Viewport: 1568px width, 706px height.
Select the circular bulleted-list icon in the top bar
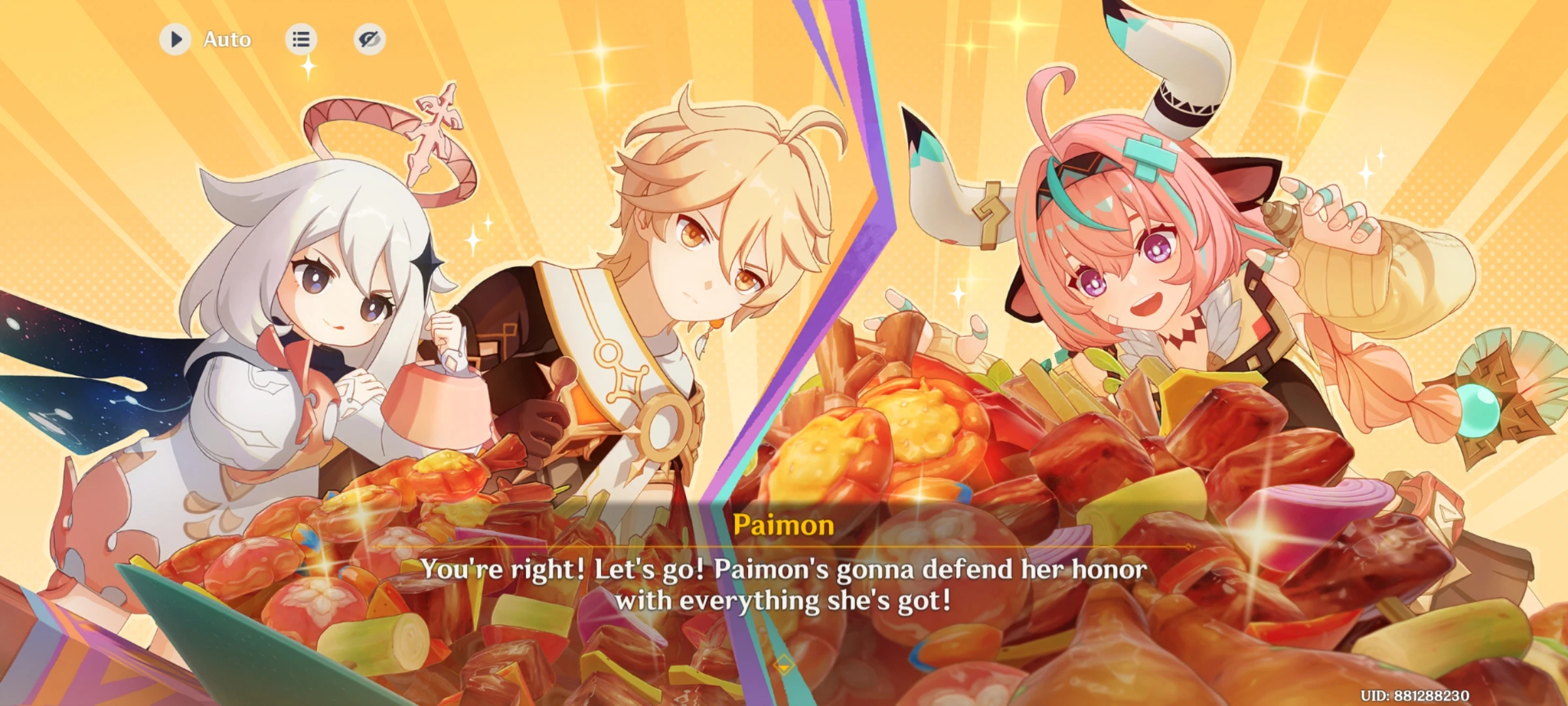(x=301, y=39)
